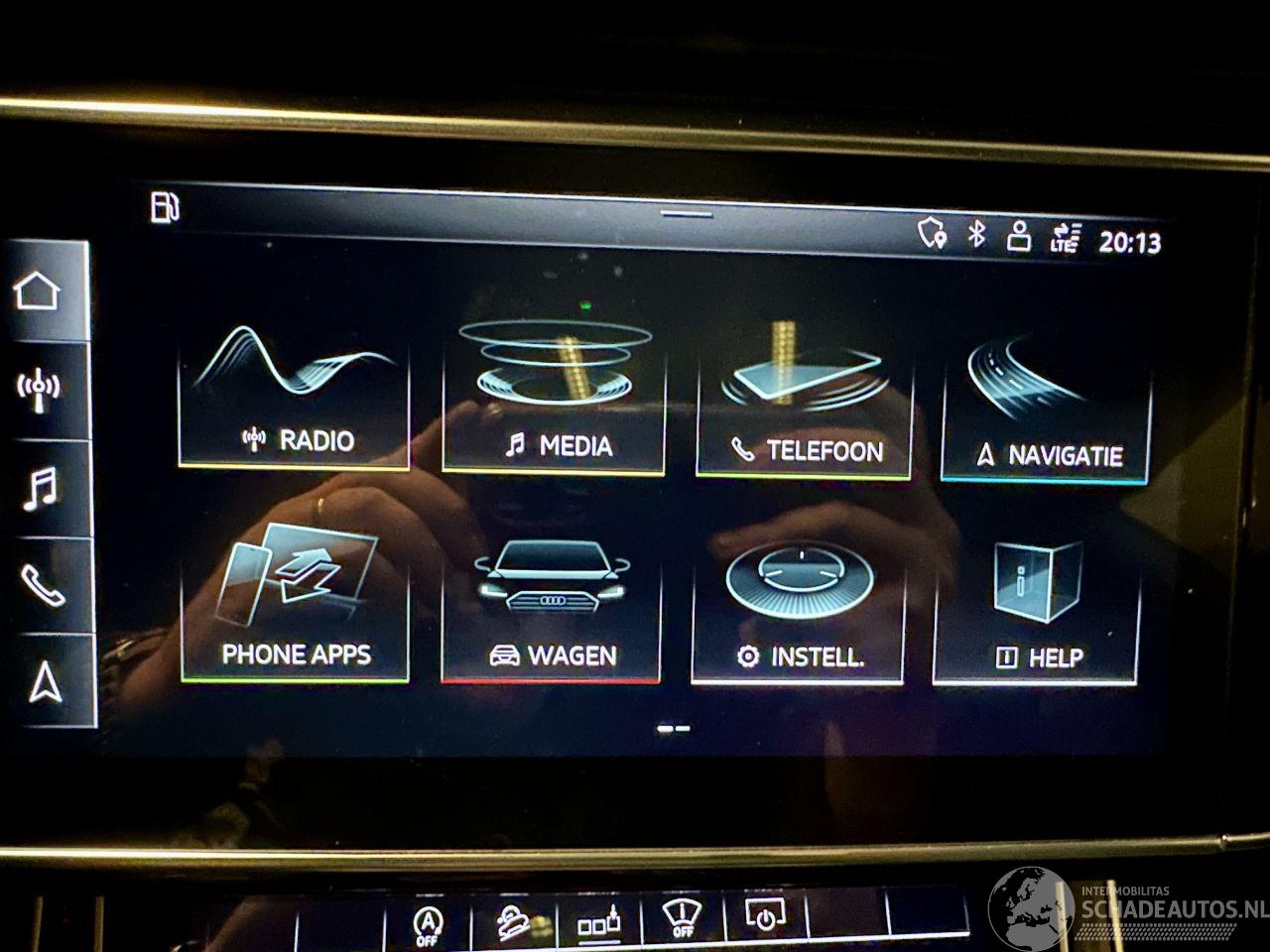Open the user profile status icon
This screenshot has height=952, width=1270.
click(x=1019, y=236)
